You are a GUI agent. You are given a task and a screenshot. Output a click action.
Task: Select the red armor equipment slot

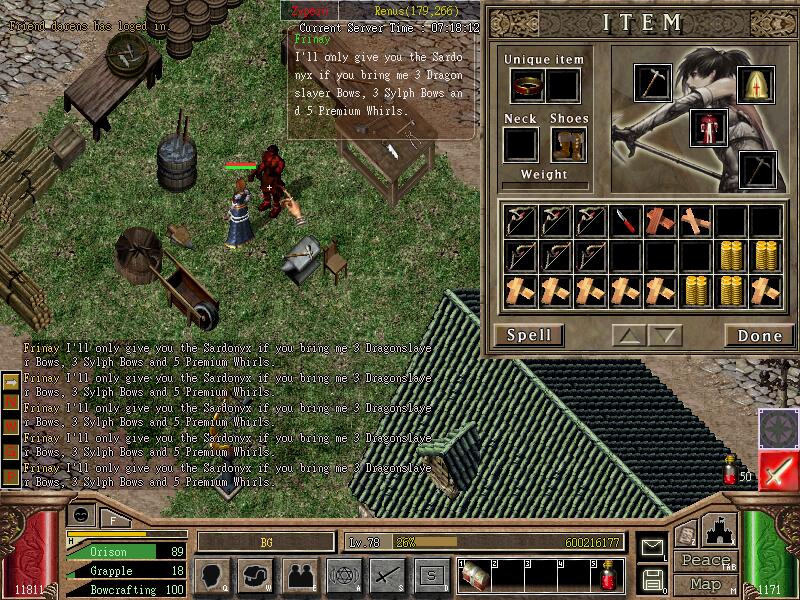(x=708, y=127)
